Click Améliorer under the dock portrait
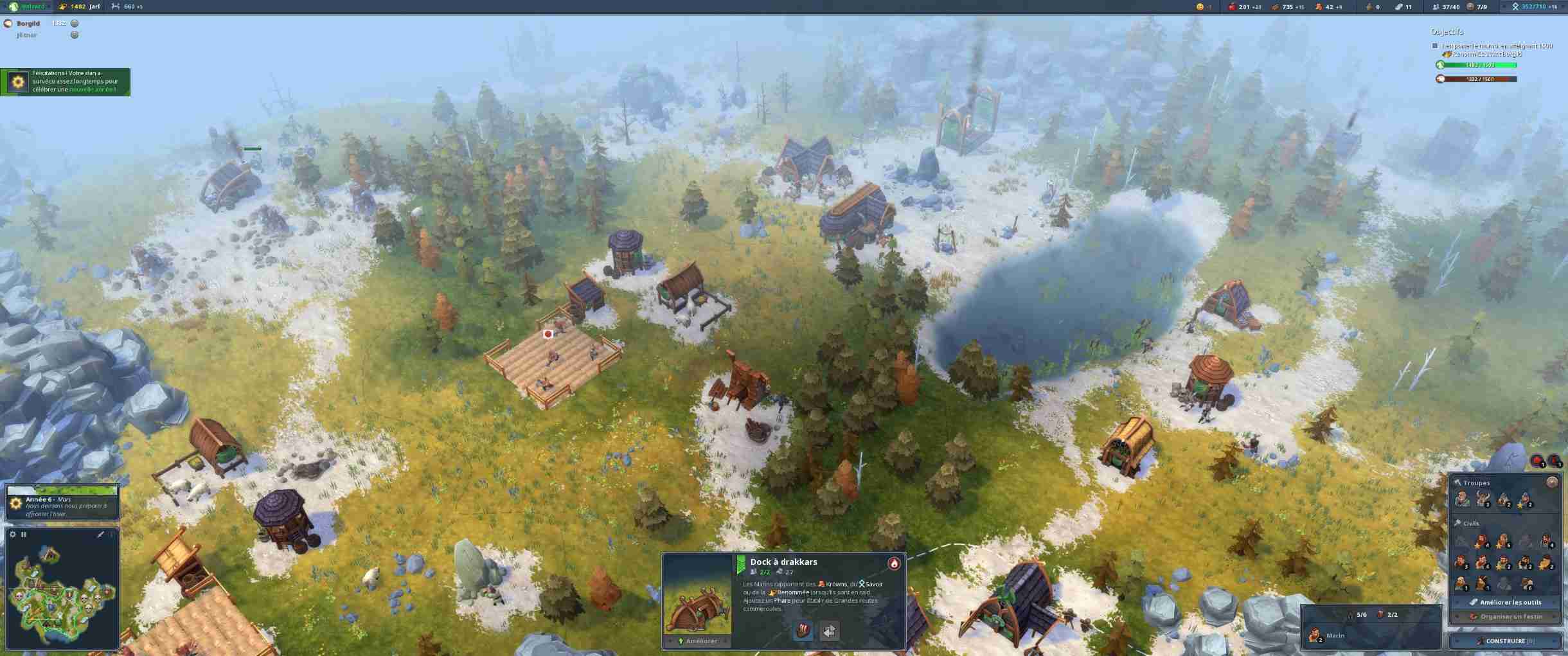 click(x=697, y=641)
